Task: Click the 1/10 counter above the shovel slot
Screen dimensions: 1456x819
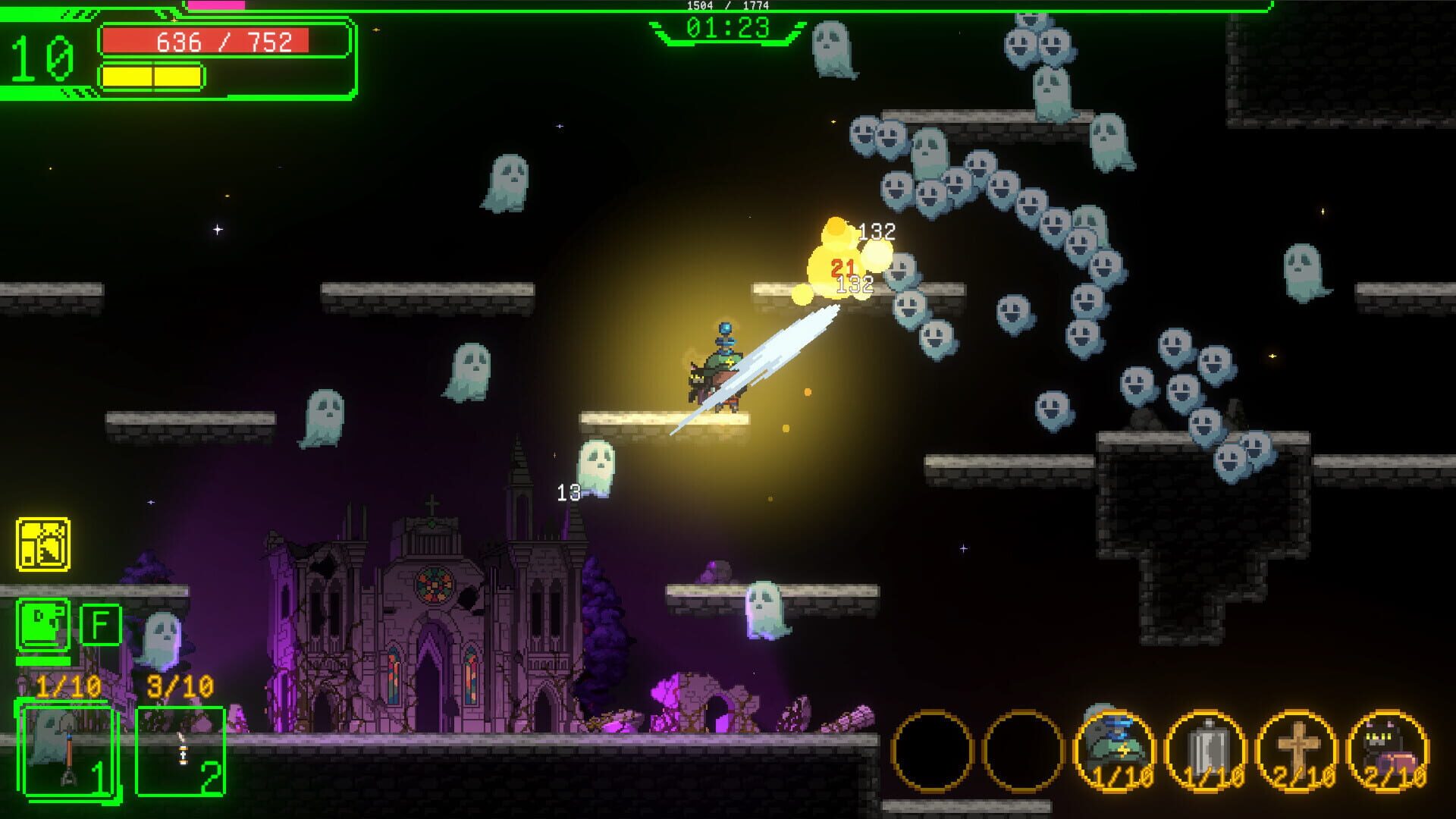Action: (x=68, y=686)
